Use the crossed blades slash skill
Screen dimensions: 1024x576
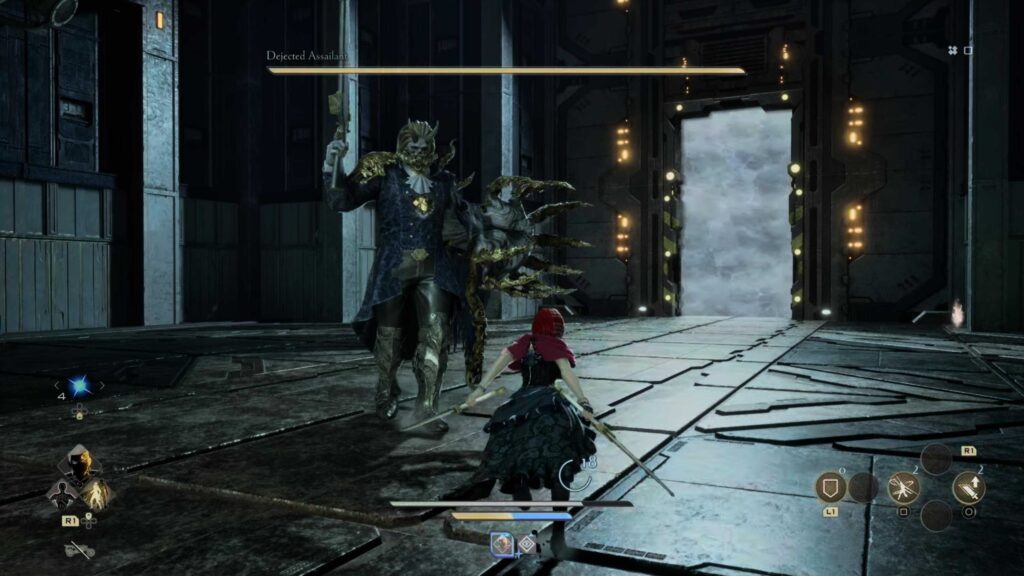tap(903, 487)
